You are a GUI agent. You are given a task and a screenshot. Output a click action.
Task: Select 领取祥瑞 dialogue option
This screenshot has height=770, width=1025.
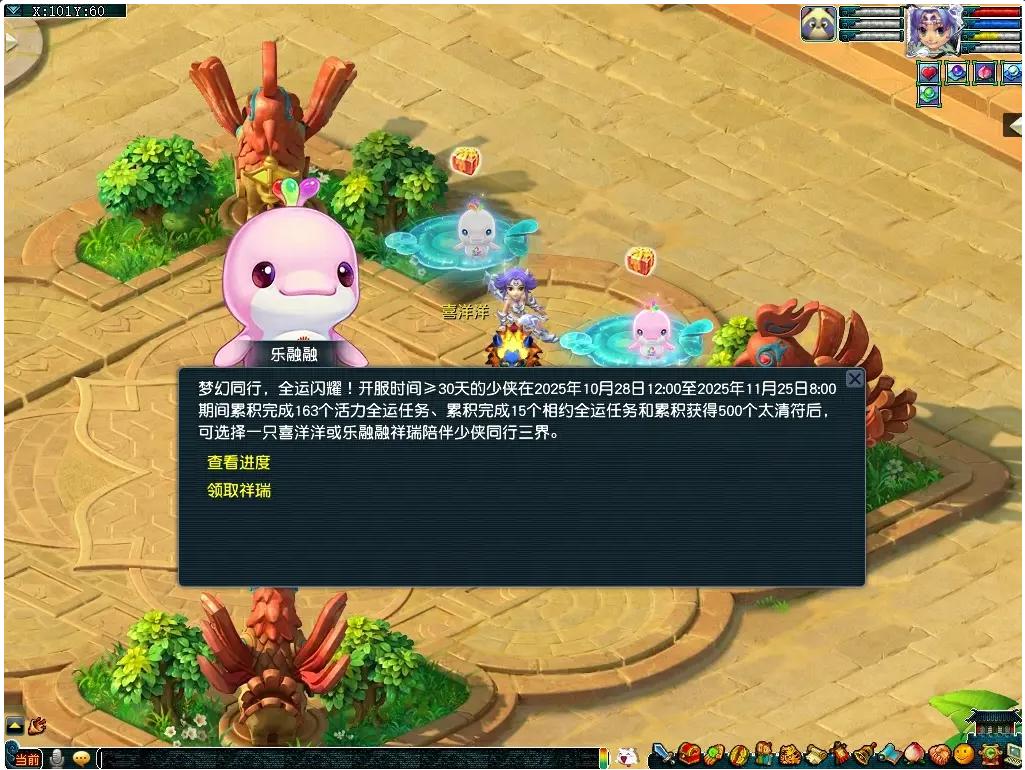[238, 491]
